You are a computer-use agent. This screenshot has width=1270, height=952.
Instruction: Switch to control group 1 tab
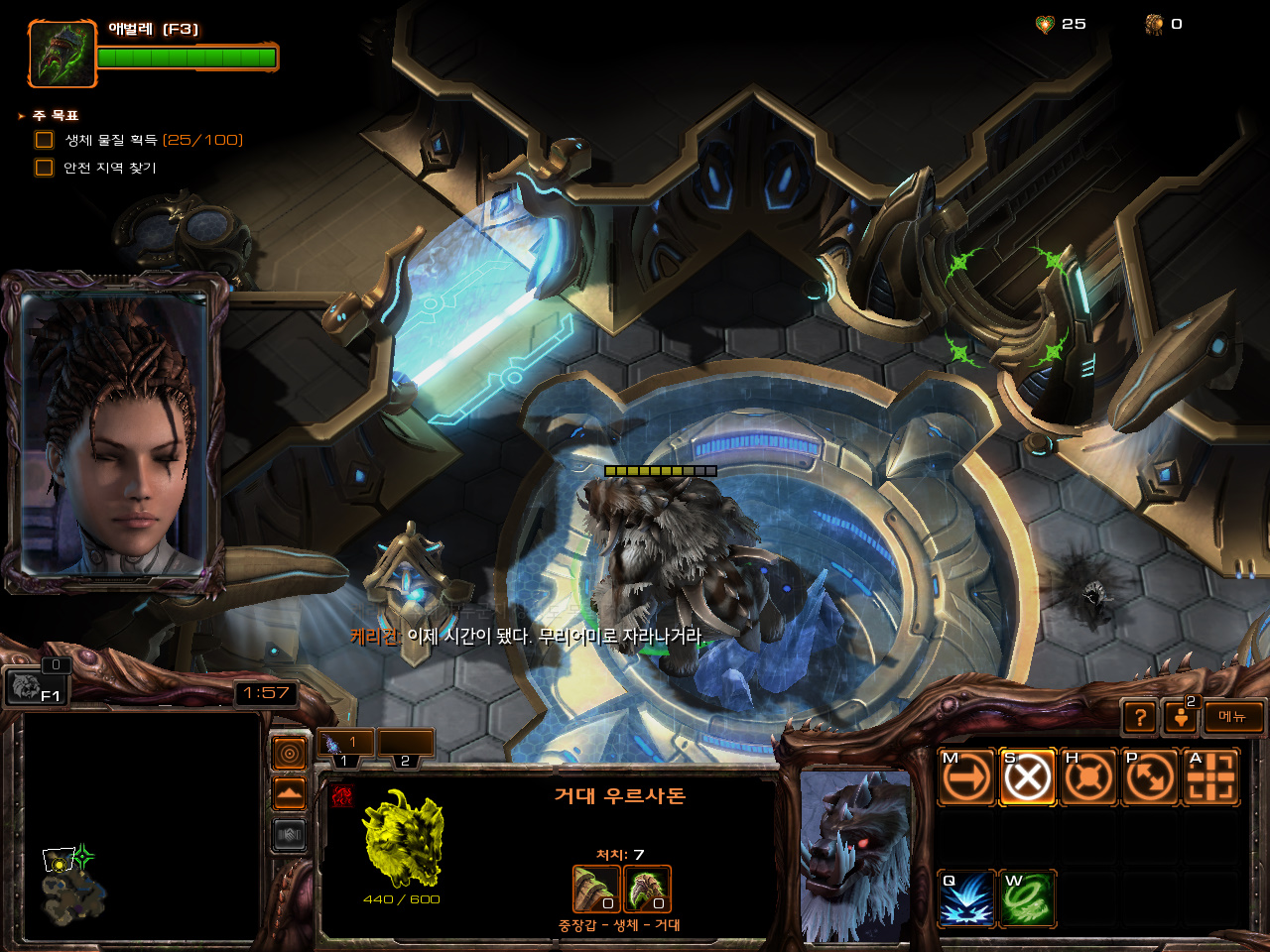(345, 744)
